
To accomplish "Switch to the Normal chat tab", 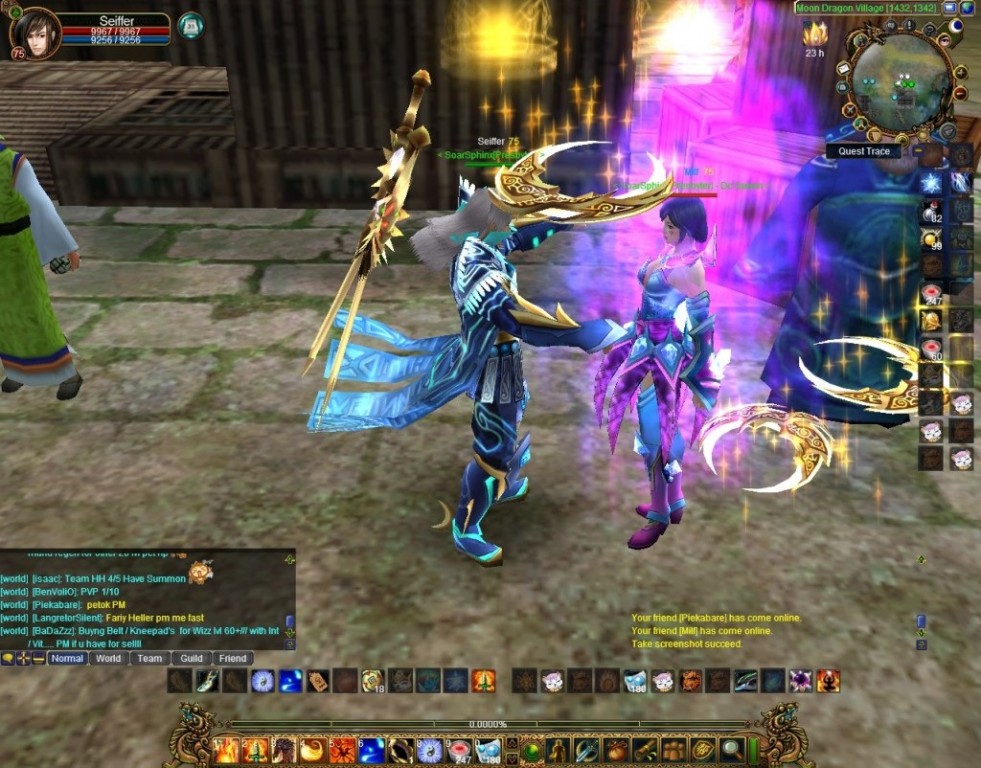I will click(x=67, y=658).
